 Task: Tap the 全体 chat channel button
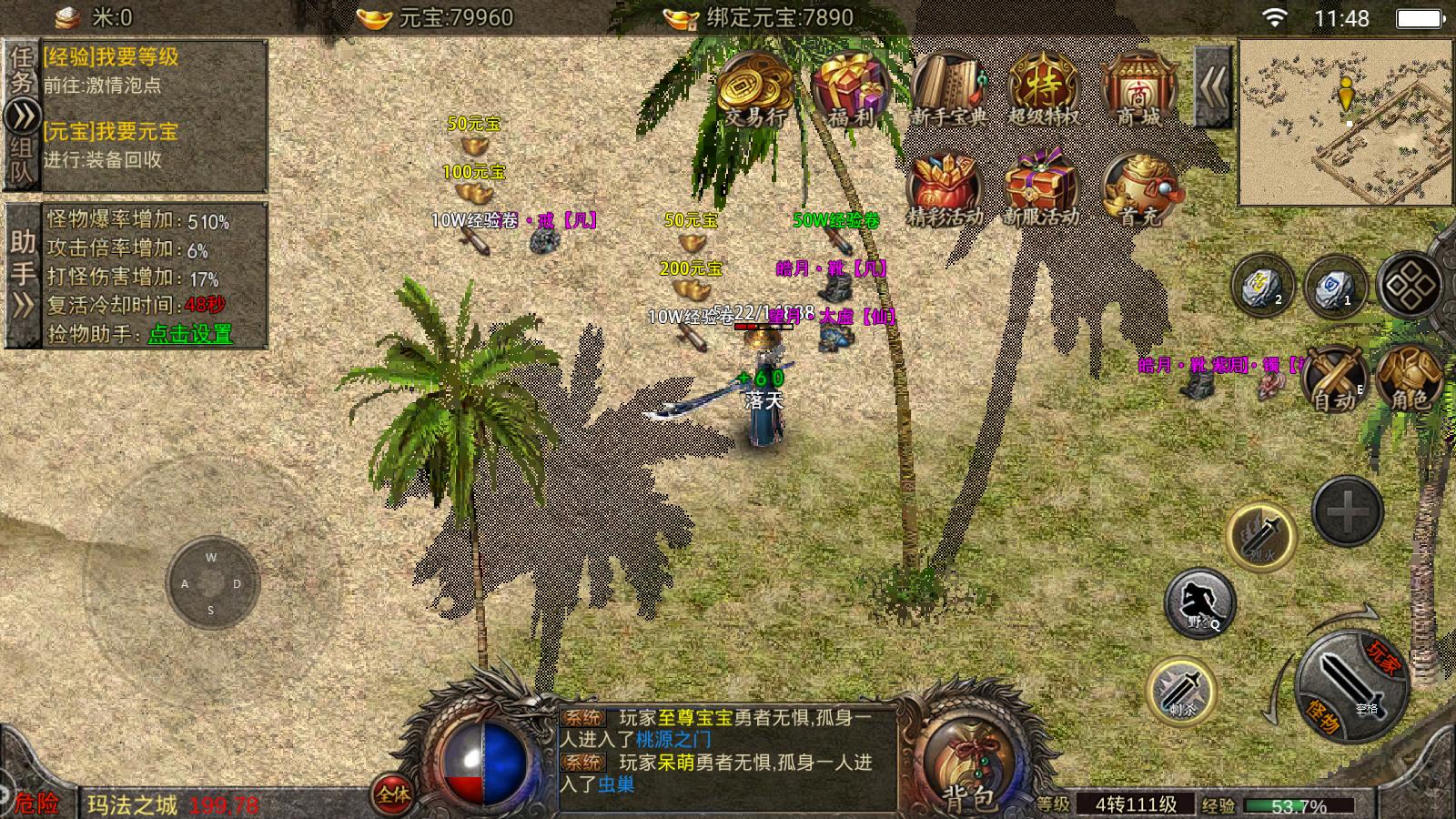tap(393, 794)
